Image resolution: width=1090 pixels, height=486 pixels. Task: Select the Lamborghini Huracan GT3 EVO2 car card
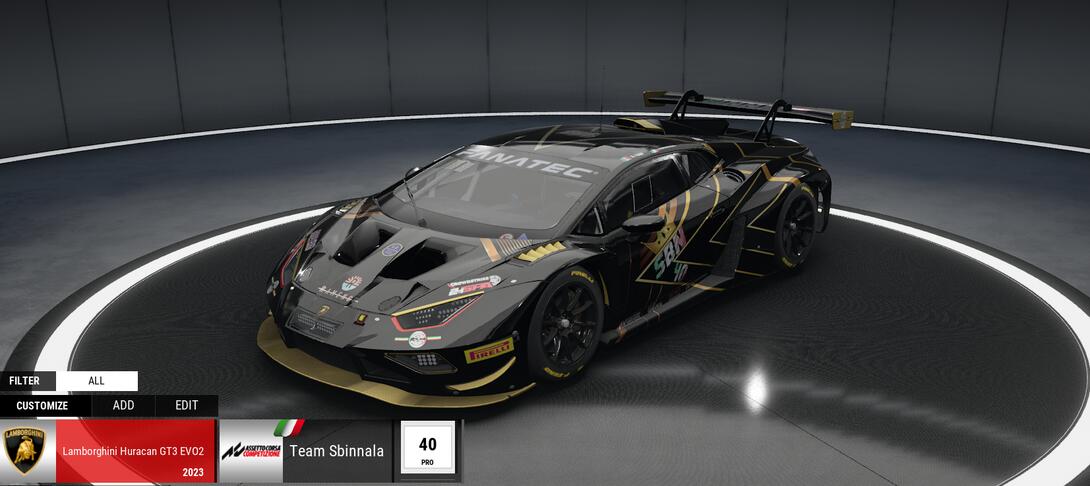click(x=109, y=451)
